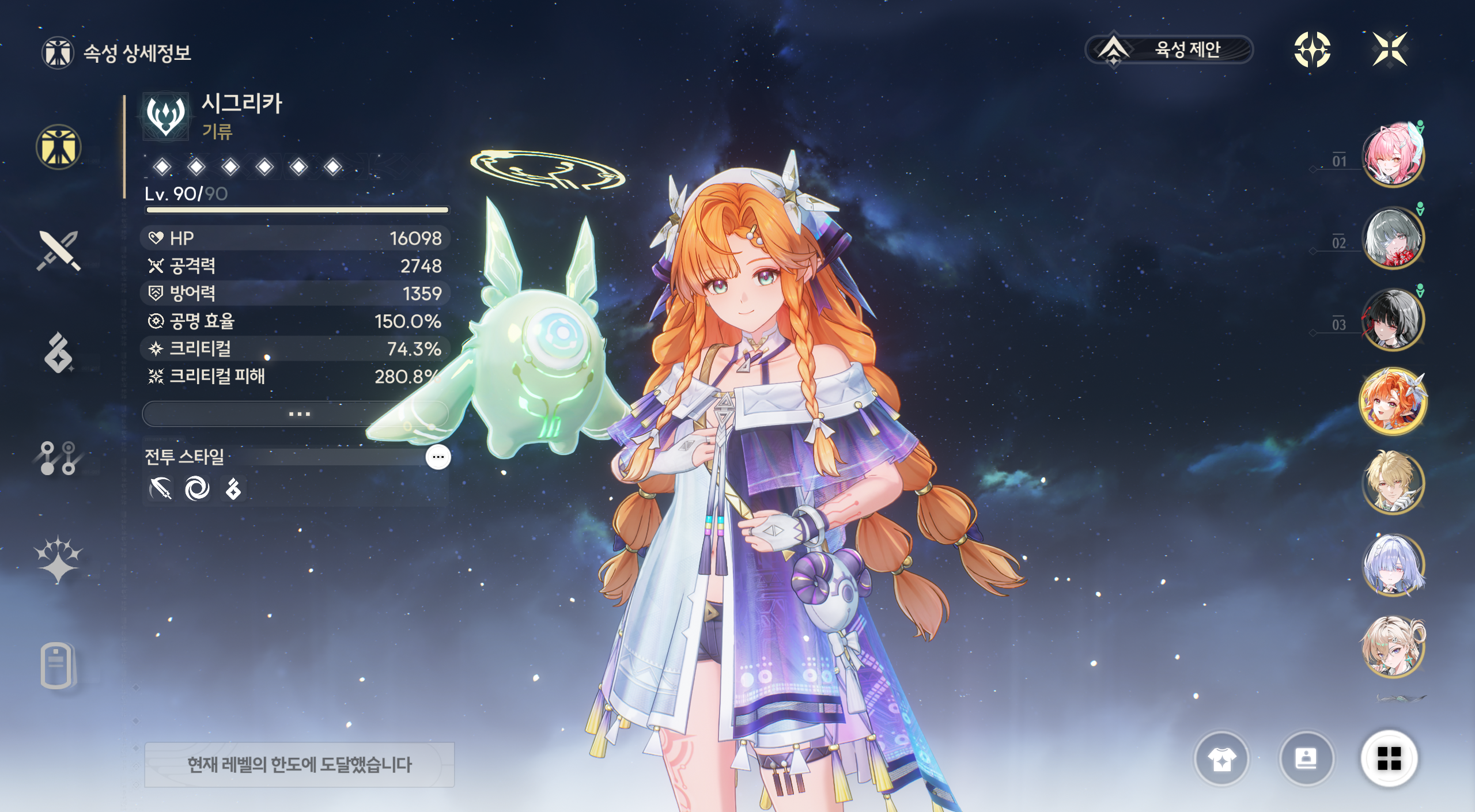
Task: Select the character profile tab at the sidebar bottom
Action: (57, 665)
